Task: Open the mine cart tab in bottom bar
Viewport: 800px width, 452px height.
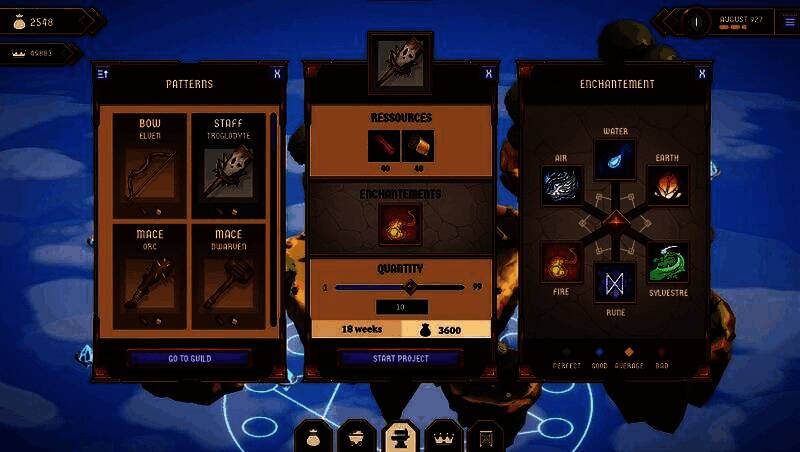Action: click(x=357, y=437)
